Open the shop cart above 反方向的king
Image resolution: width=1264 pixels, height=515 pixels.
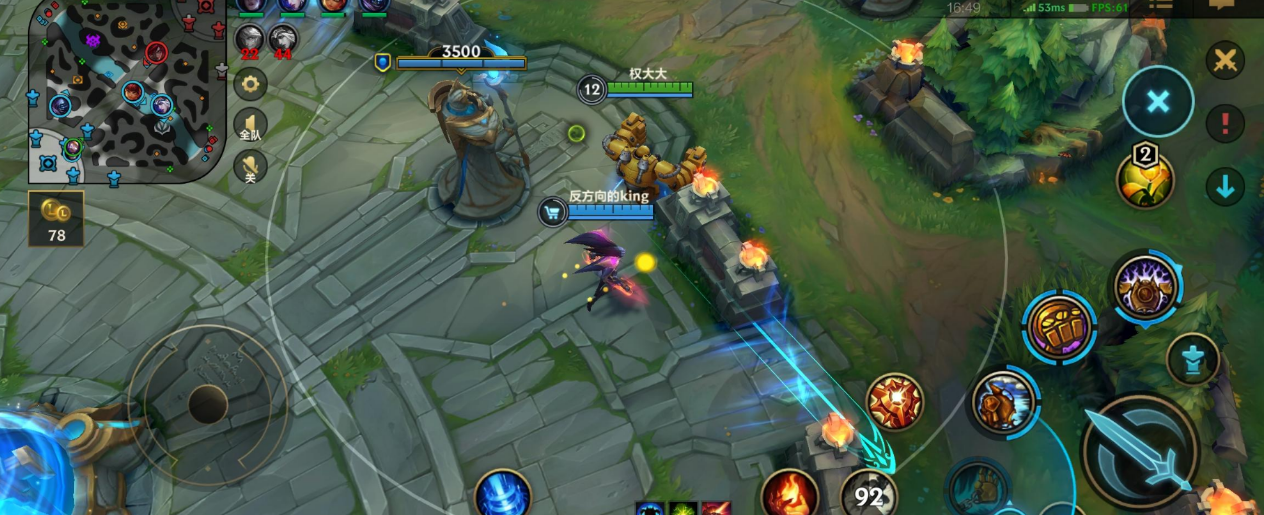pos(552,212)
